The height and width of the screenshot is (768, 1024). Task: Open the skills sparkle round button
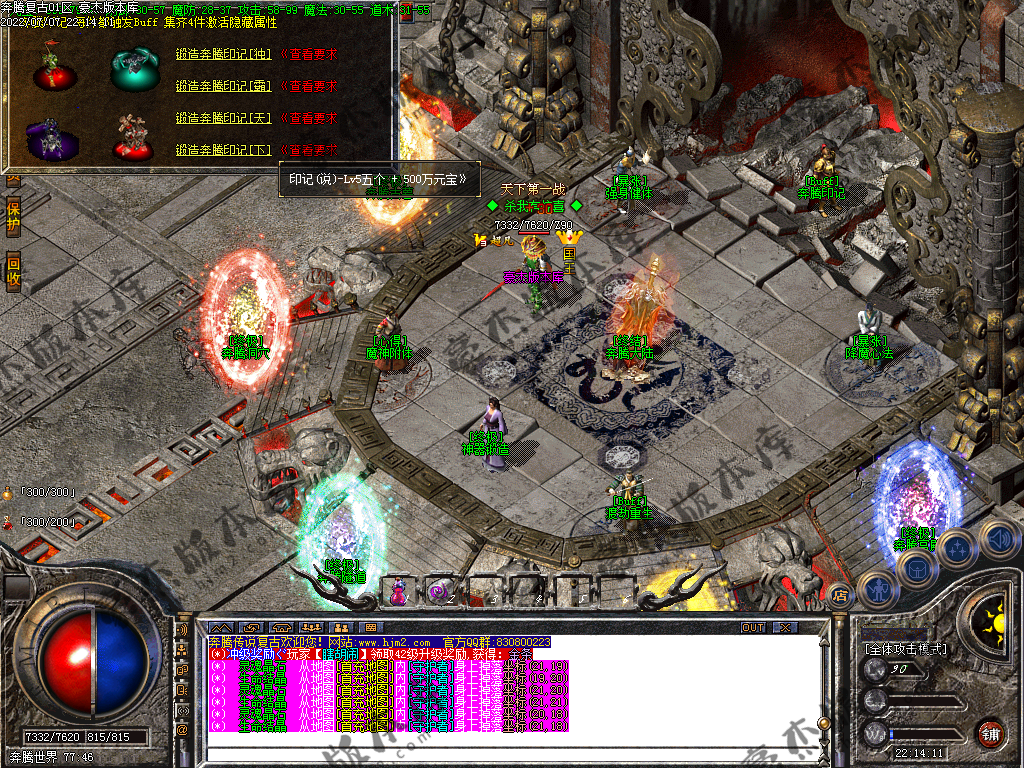(957, 548)
